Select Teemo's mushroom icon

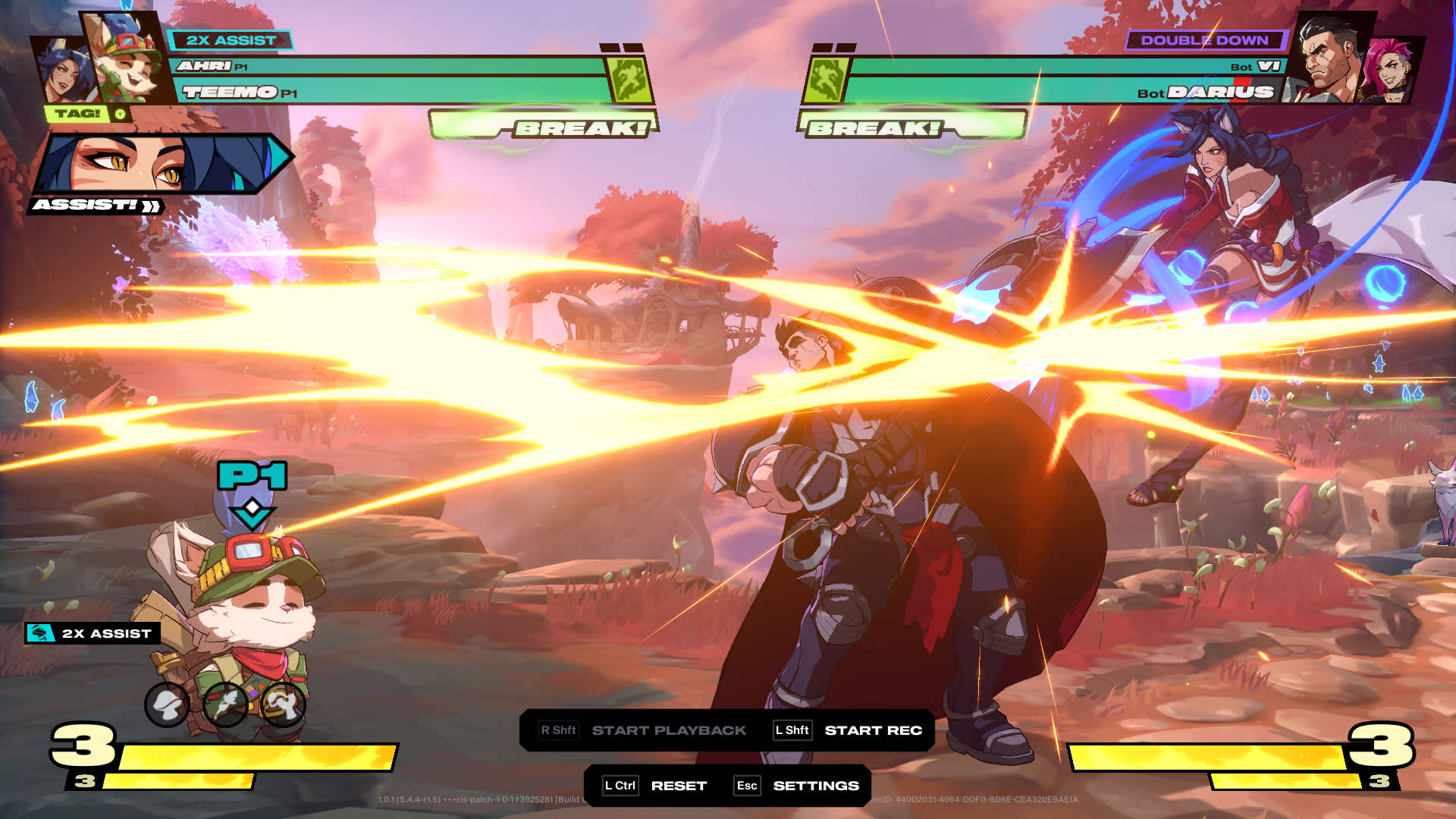[168, 704]
